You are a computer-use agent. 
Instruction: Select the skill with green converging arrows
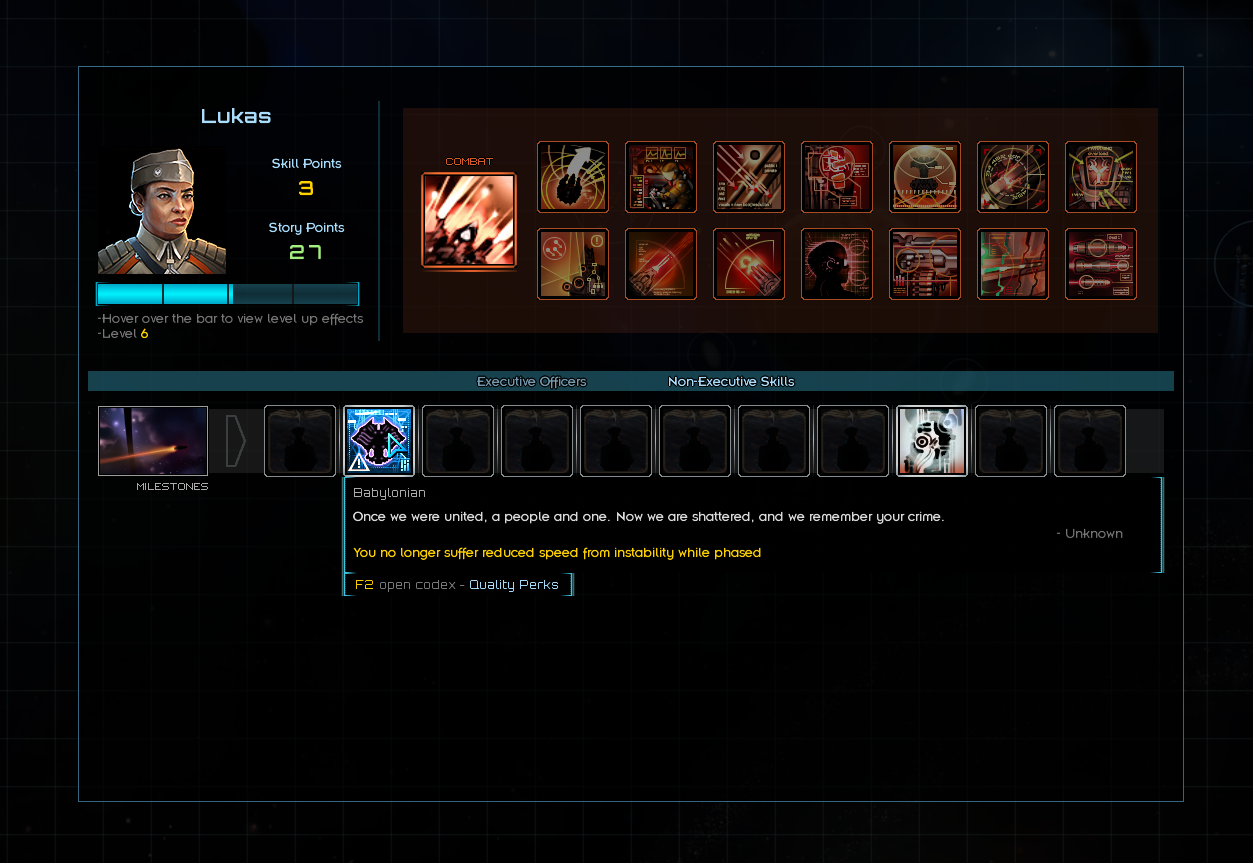[x=1101, y=177]
